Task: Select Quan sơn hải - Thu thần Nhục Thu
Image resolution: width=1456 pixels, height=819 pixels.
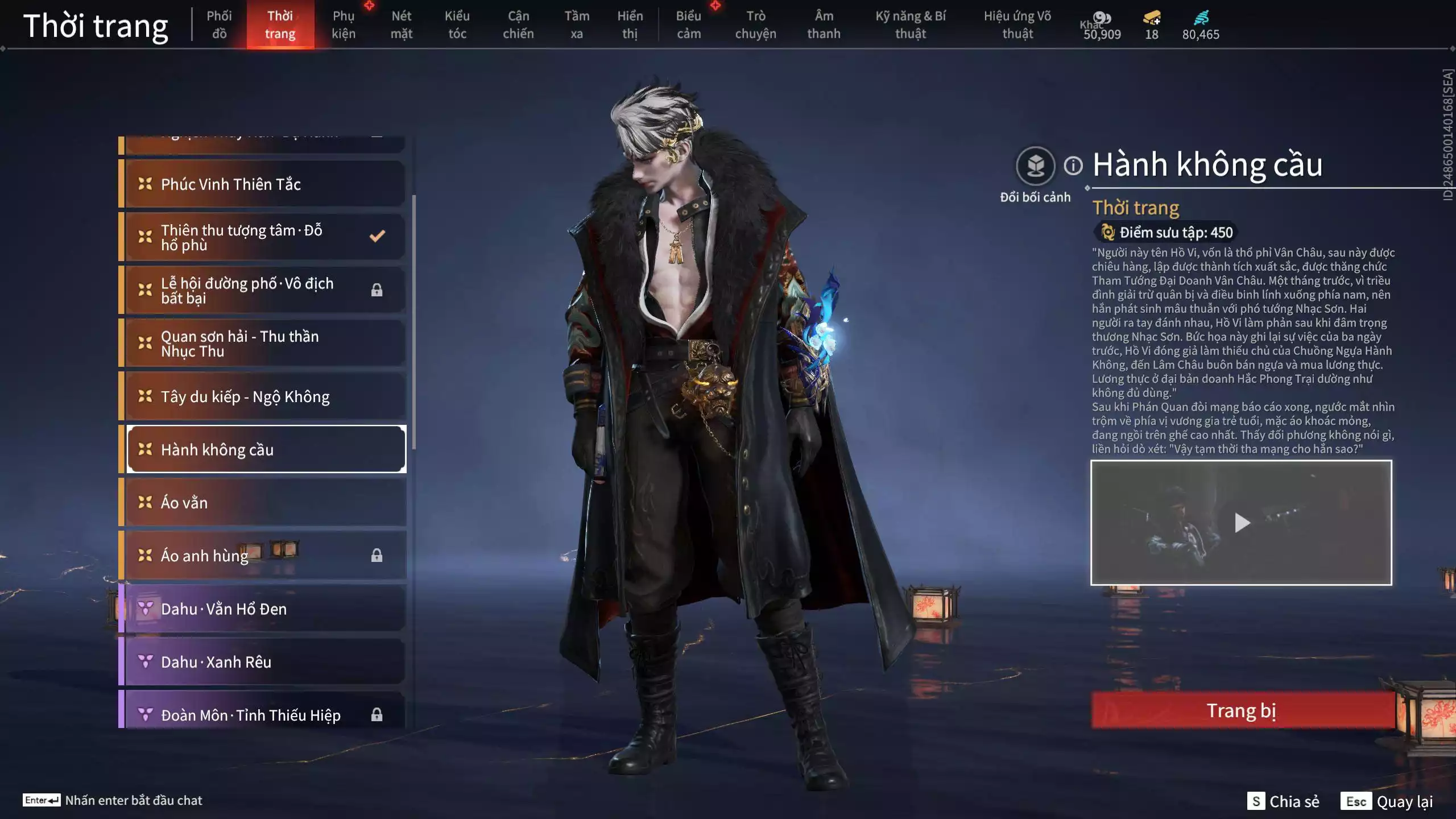Action: coord(264,344)
